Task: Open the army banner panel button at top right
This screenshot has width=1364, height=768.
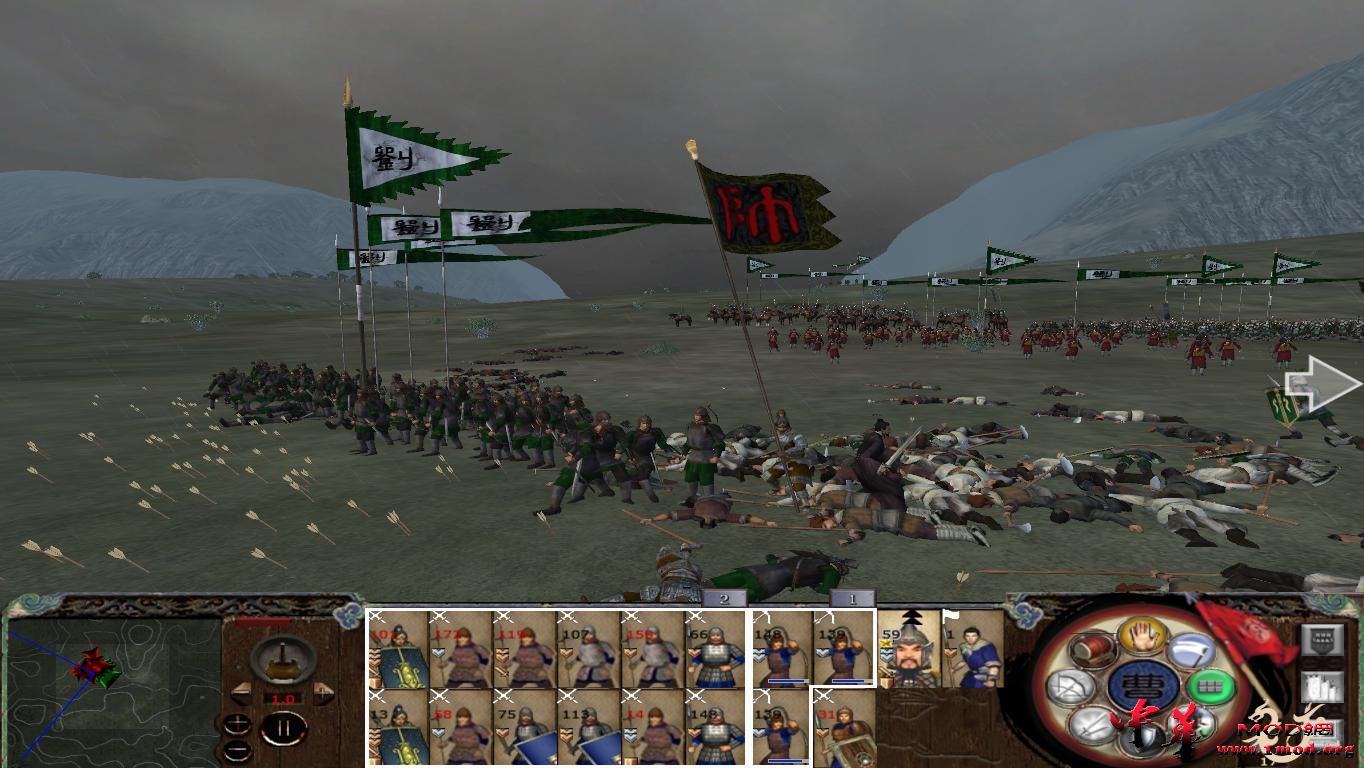Action: click(x=1322, y=639)
